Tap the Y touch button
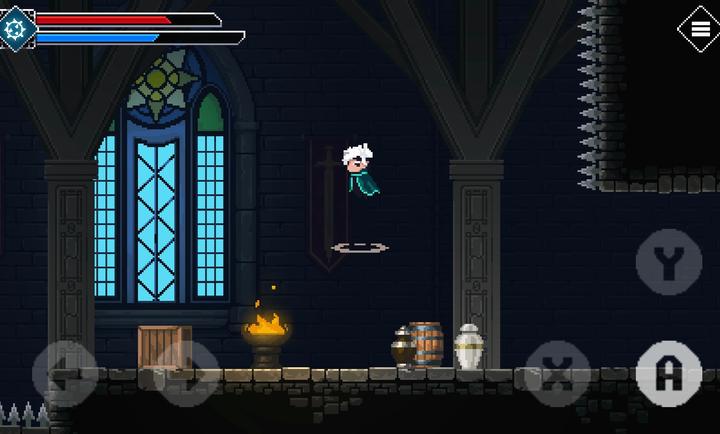Image resolution: width=720 pixels, height=434 pixels. (x=668, y=262)
